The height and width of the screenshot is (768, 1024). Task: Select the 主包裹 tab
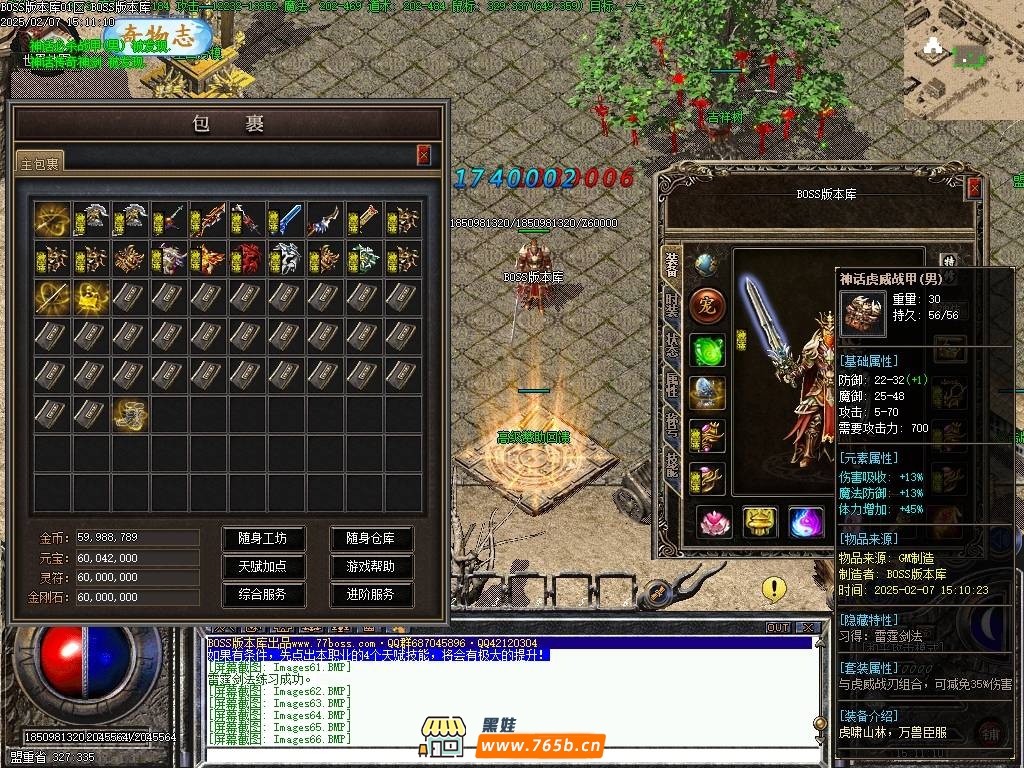[x=41, y=163]
